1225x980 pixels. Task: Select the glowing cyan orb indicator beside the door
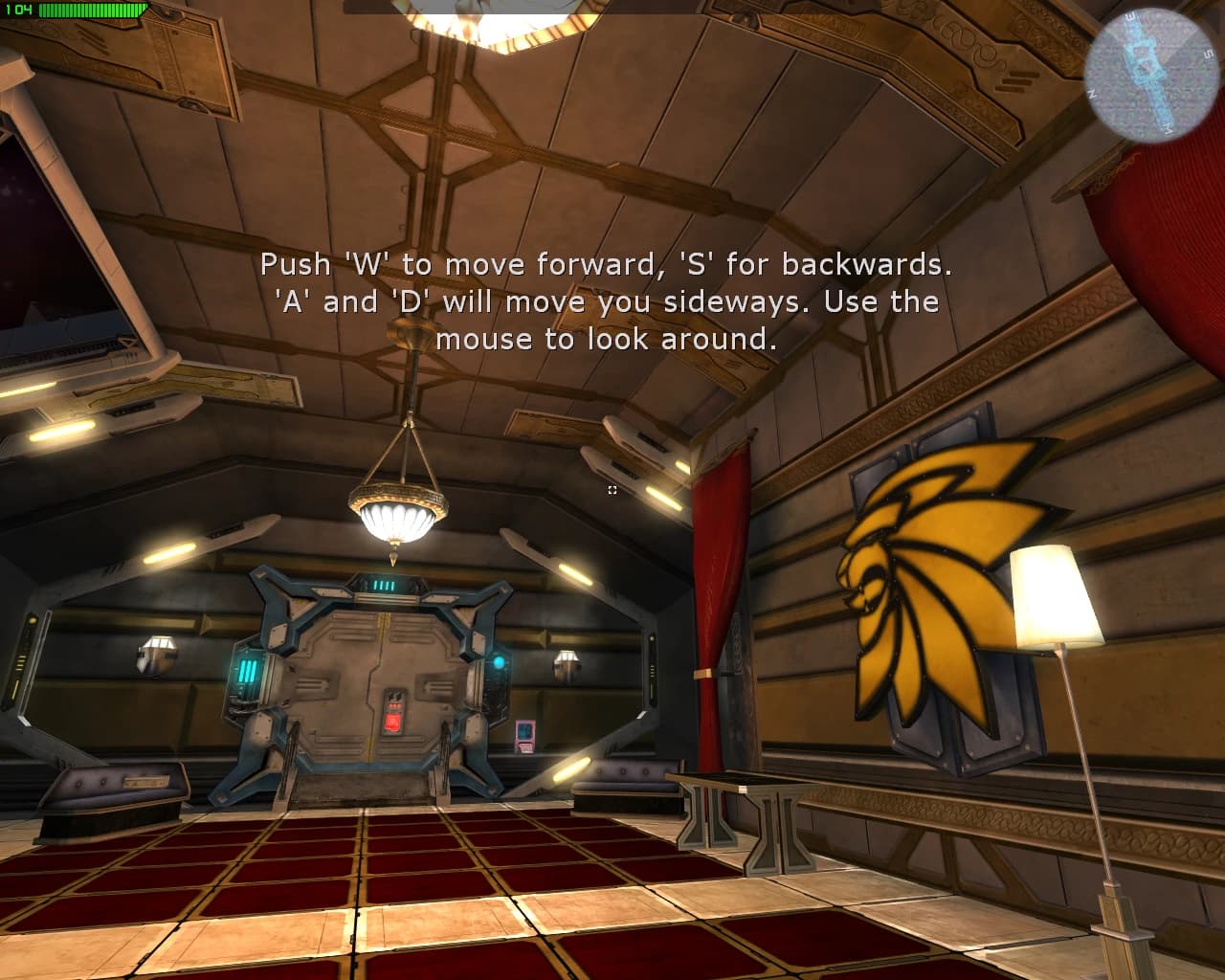tap(498, 660)
